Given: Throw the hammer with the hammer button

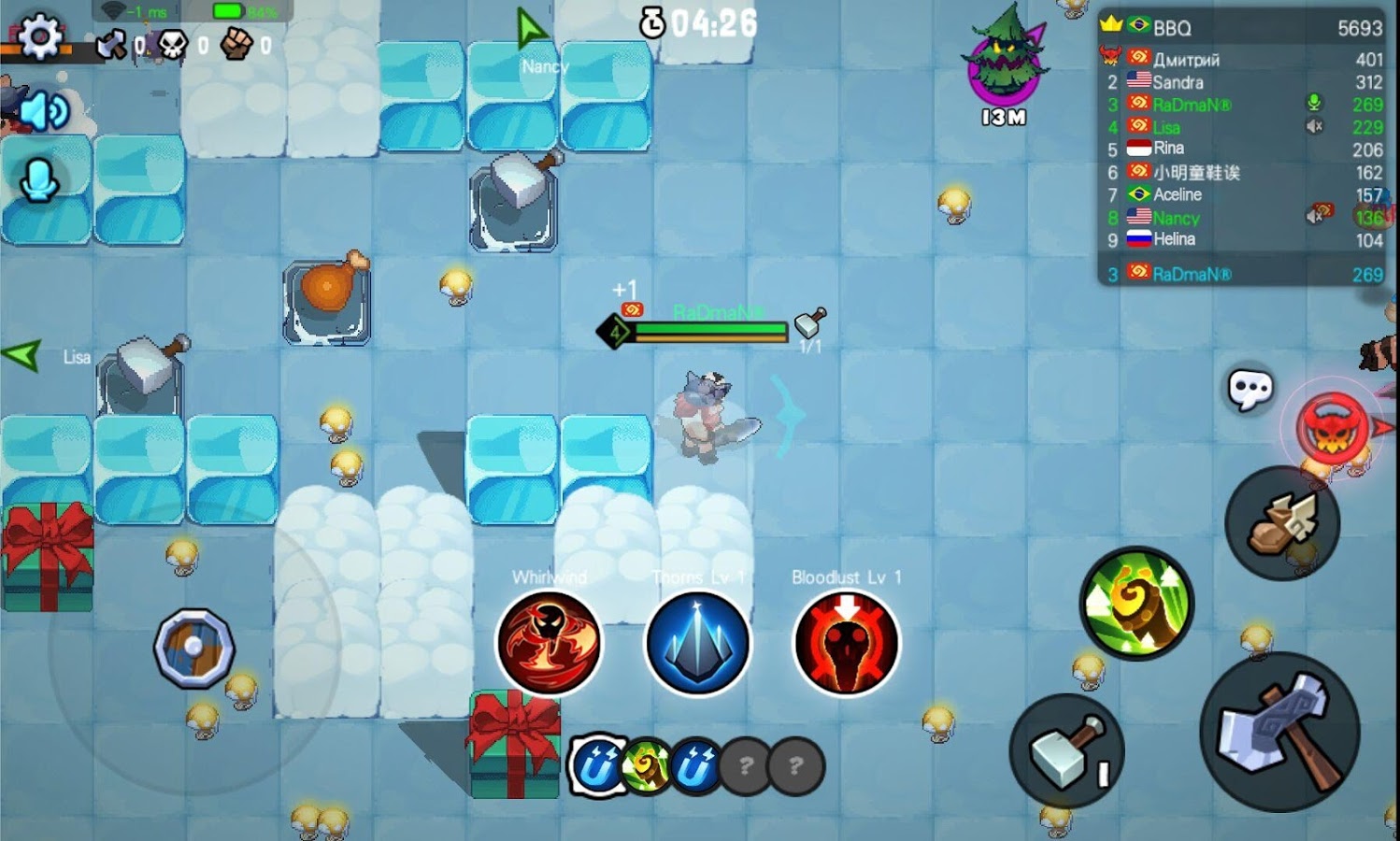Looking at the screenshot, I should (1066, 750).
